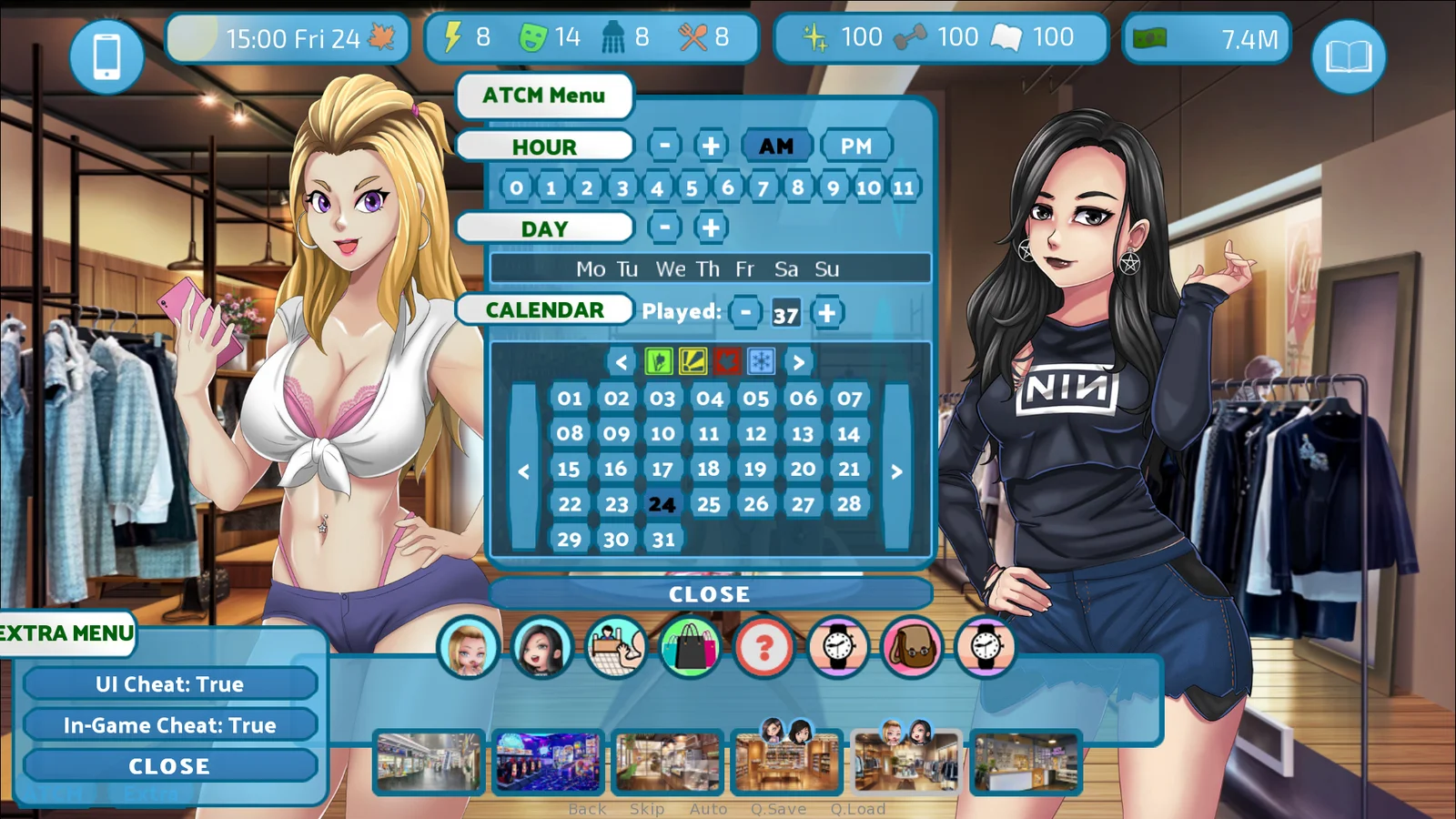Set the hour to 10

(x=868, y=187)
